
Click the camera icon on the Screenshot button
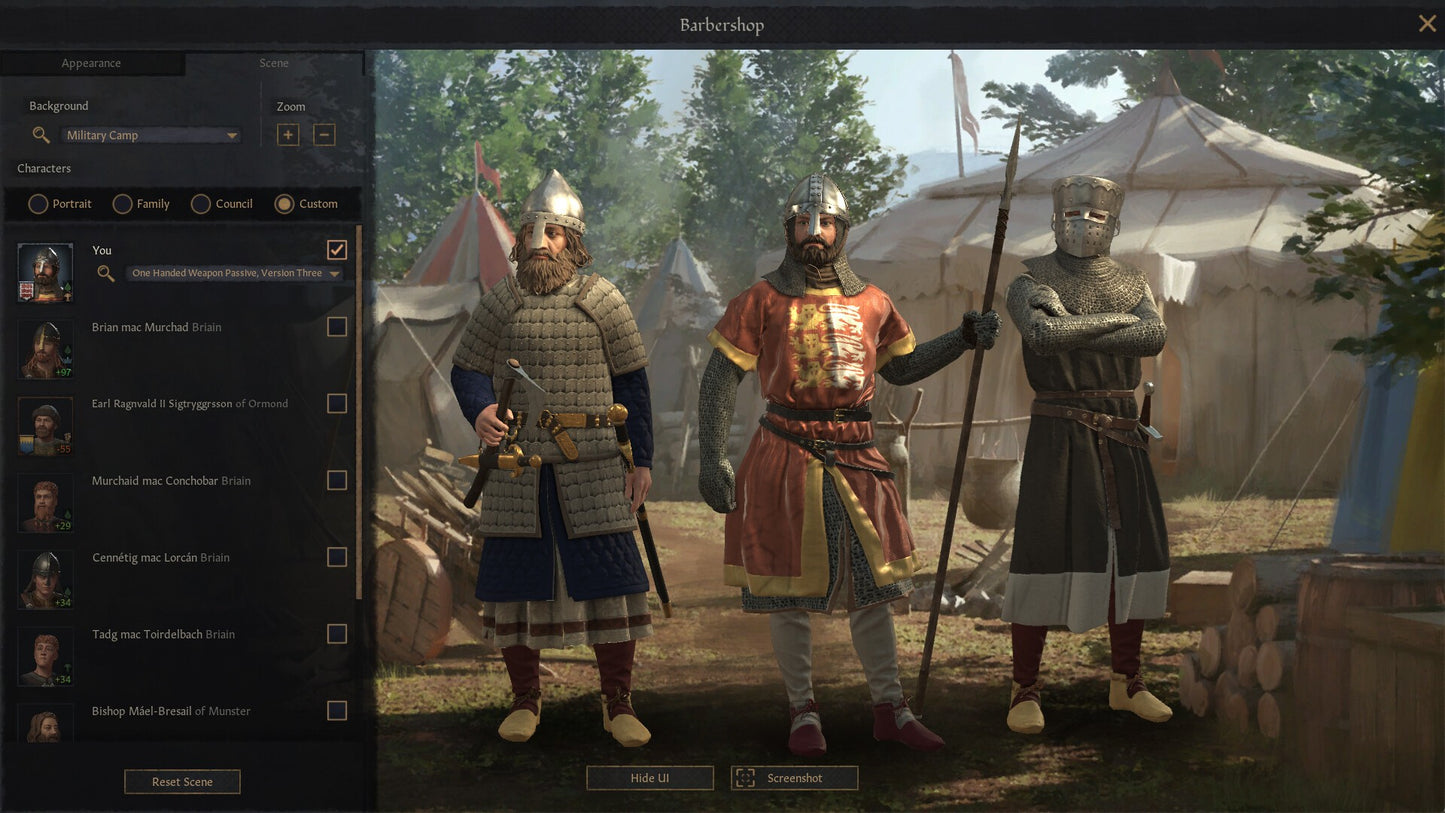[x=744, y=777]
